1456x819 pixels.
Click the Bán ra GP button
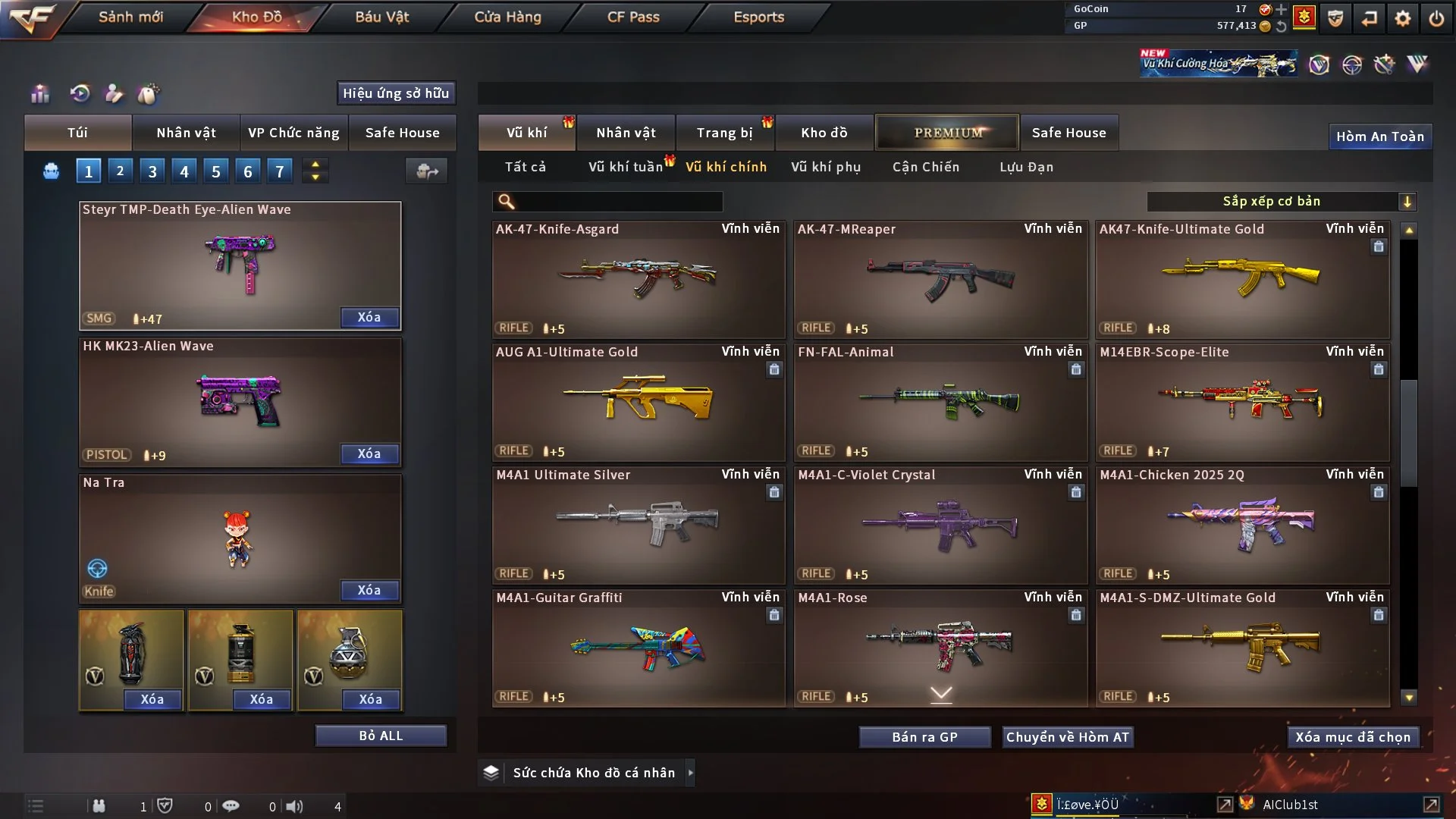tap(924, 737)
